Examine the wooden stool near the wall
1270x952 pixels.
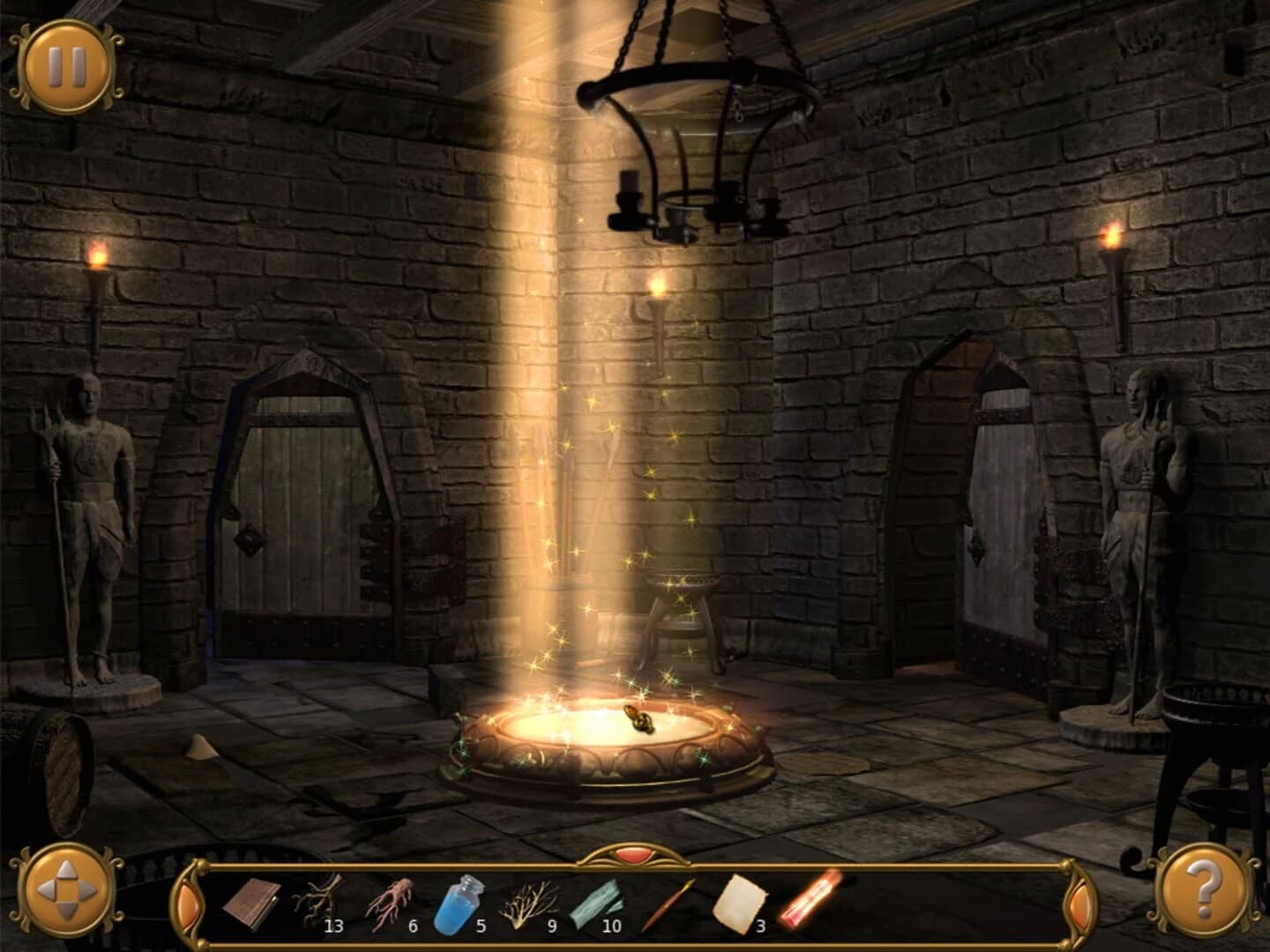pos(684,608)
